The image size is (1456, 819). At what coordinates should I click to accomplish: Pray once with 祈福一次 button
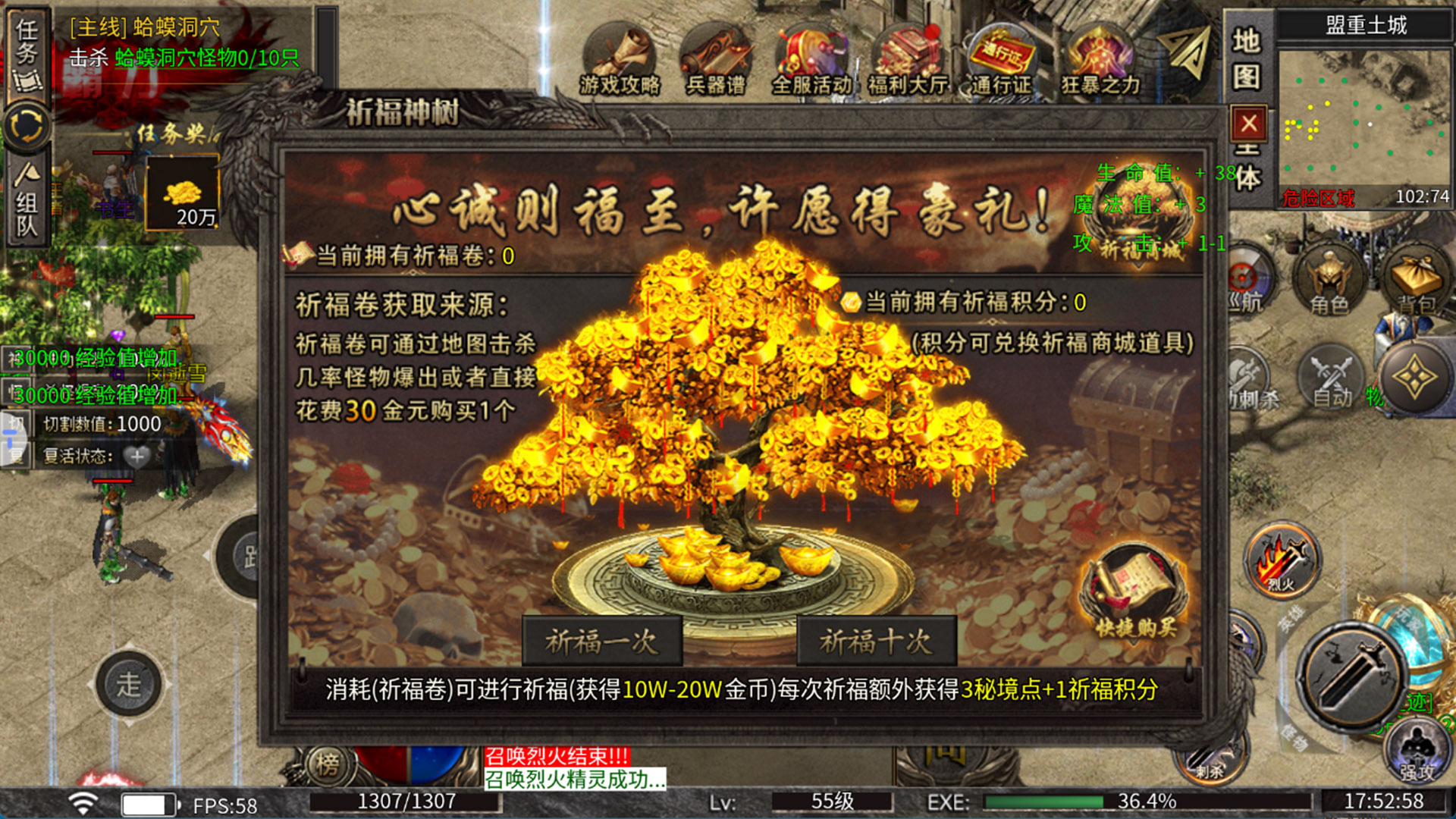[x=602, y=642]
